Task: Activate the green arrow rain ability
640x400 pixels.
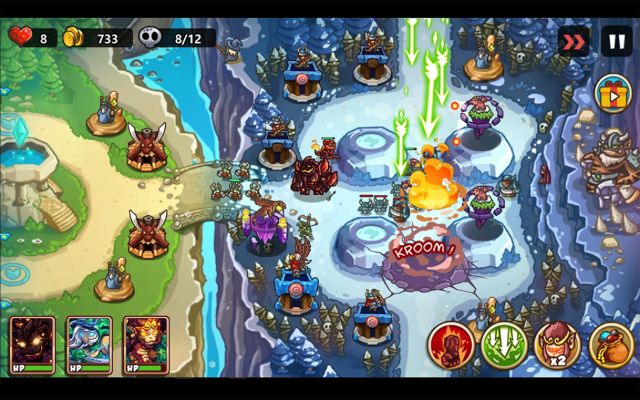Action: click(504, 346)
